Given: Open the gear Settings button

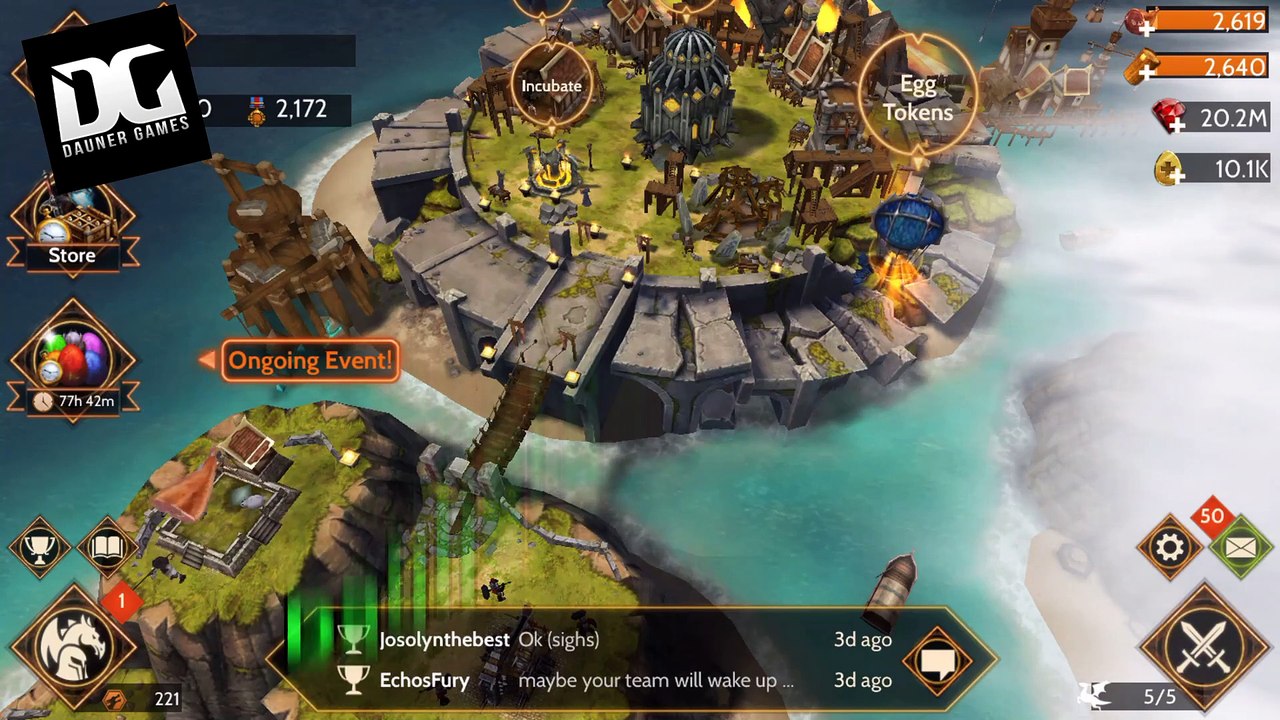Looking at the screenshot, I should [1170, 547].
